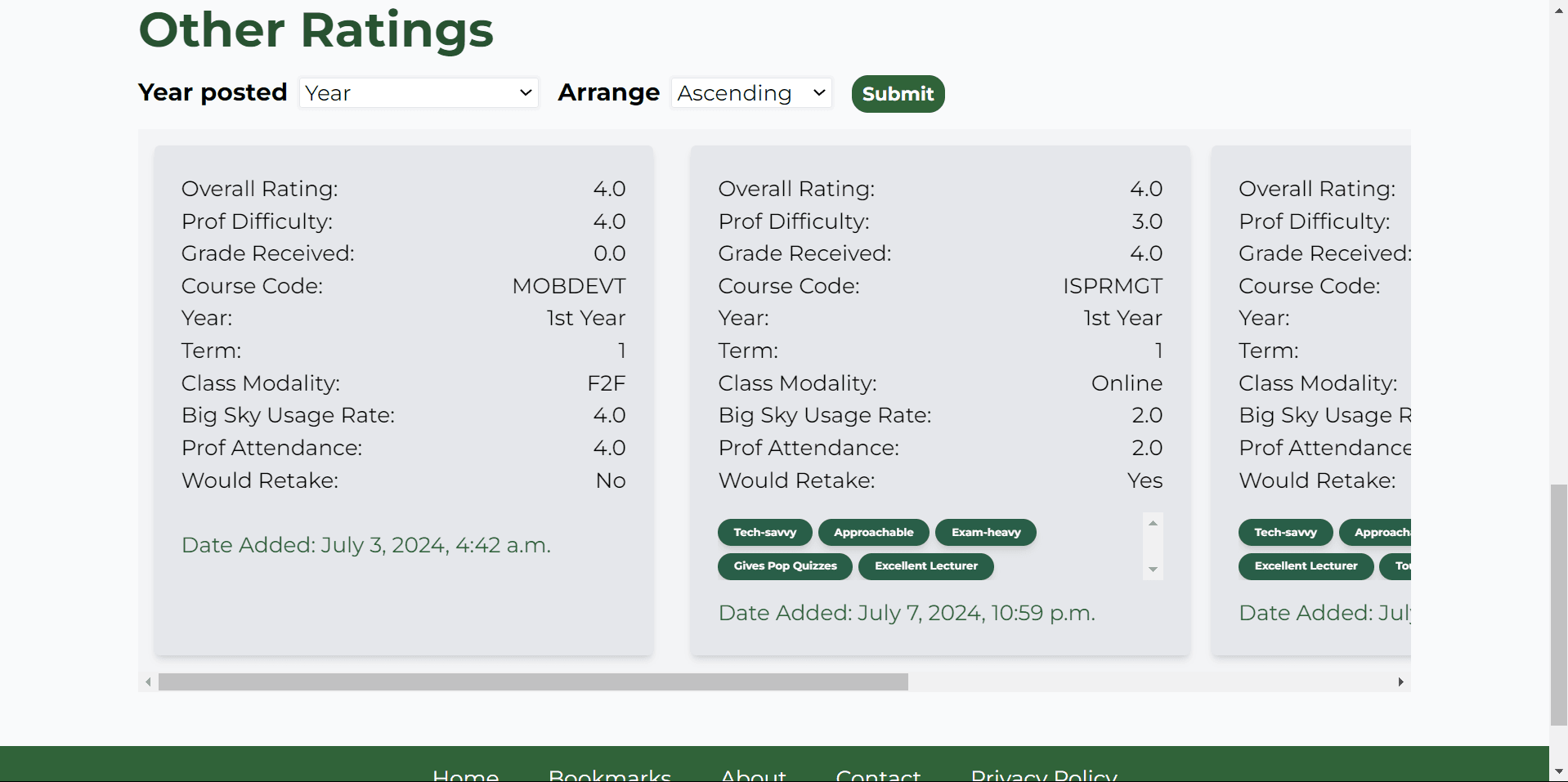Click the up arrow on the tag list scrollbar
This screenshot has width=1568, height=782.
pos(1153,522)
